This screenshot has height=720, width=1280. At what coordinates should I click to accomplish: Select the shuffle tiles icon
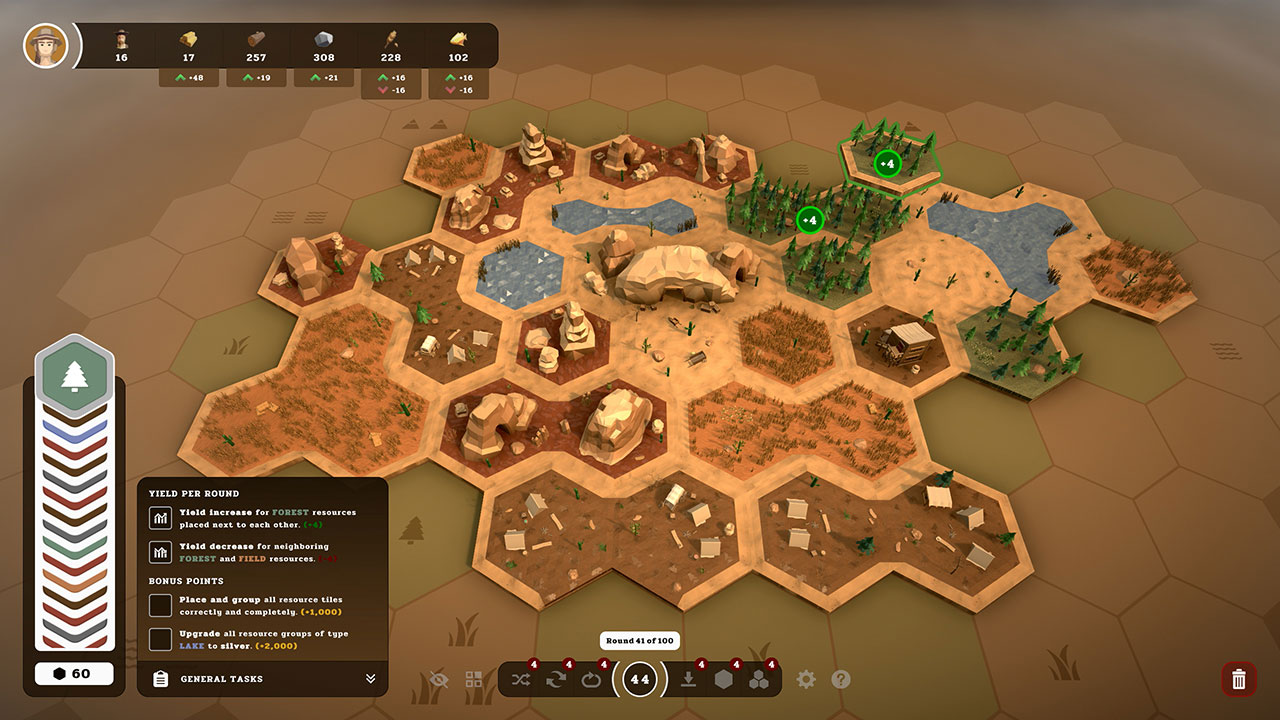point(521,679)
